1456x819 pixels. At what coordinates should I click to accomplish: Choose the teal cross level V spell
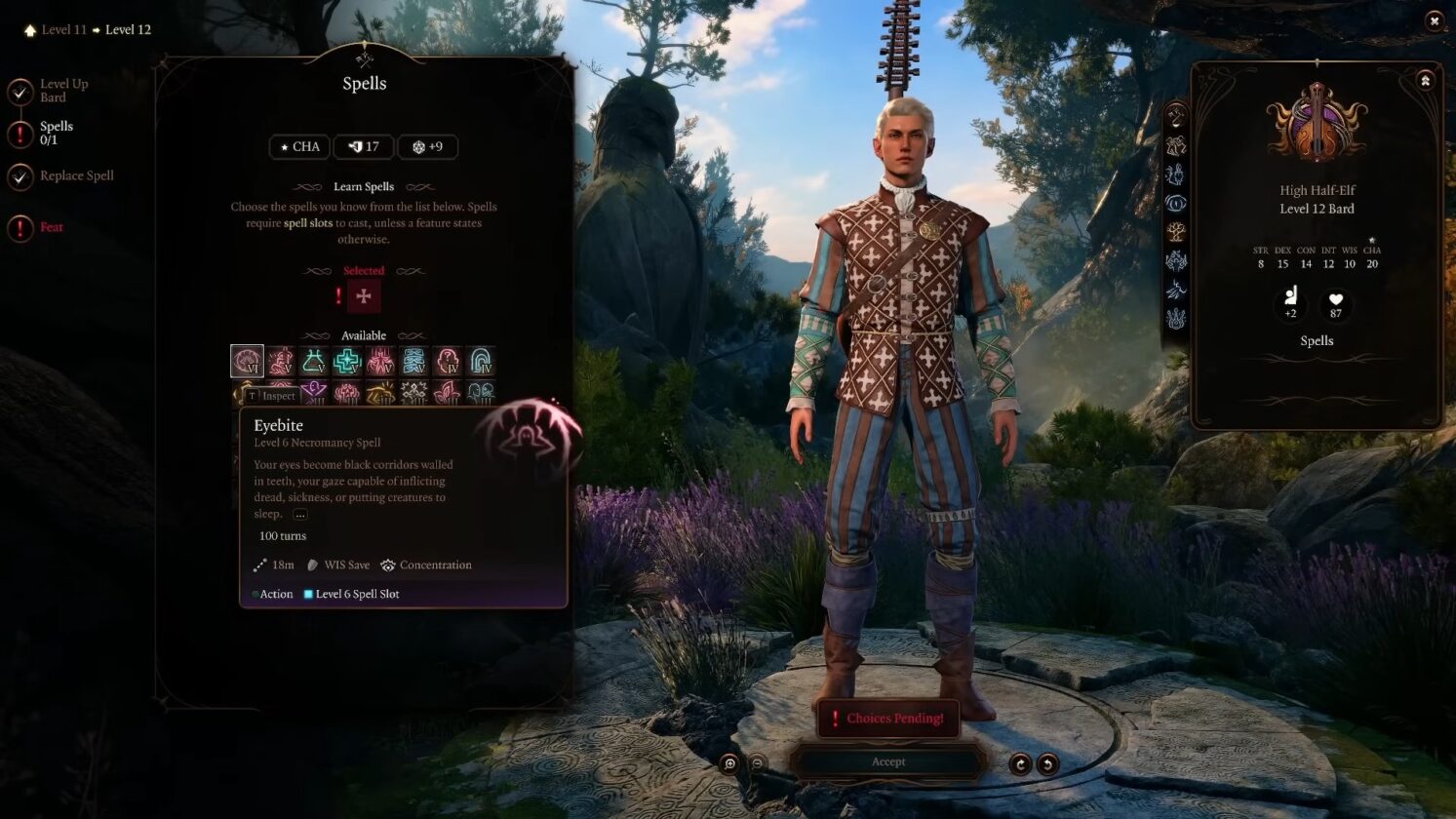(x=347, y=361)
